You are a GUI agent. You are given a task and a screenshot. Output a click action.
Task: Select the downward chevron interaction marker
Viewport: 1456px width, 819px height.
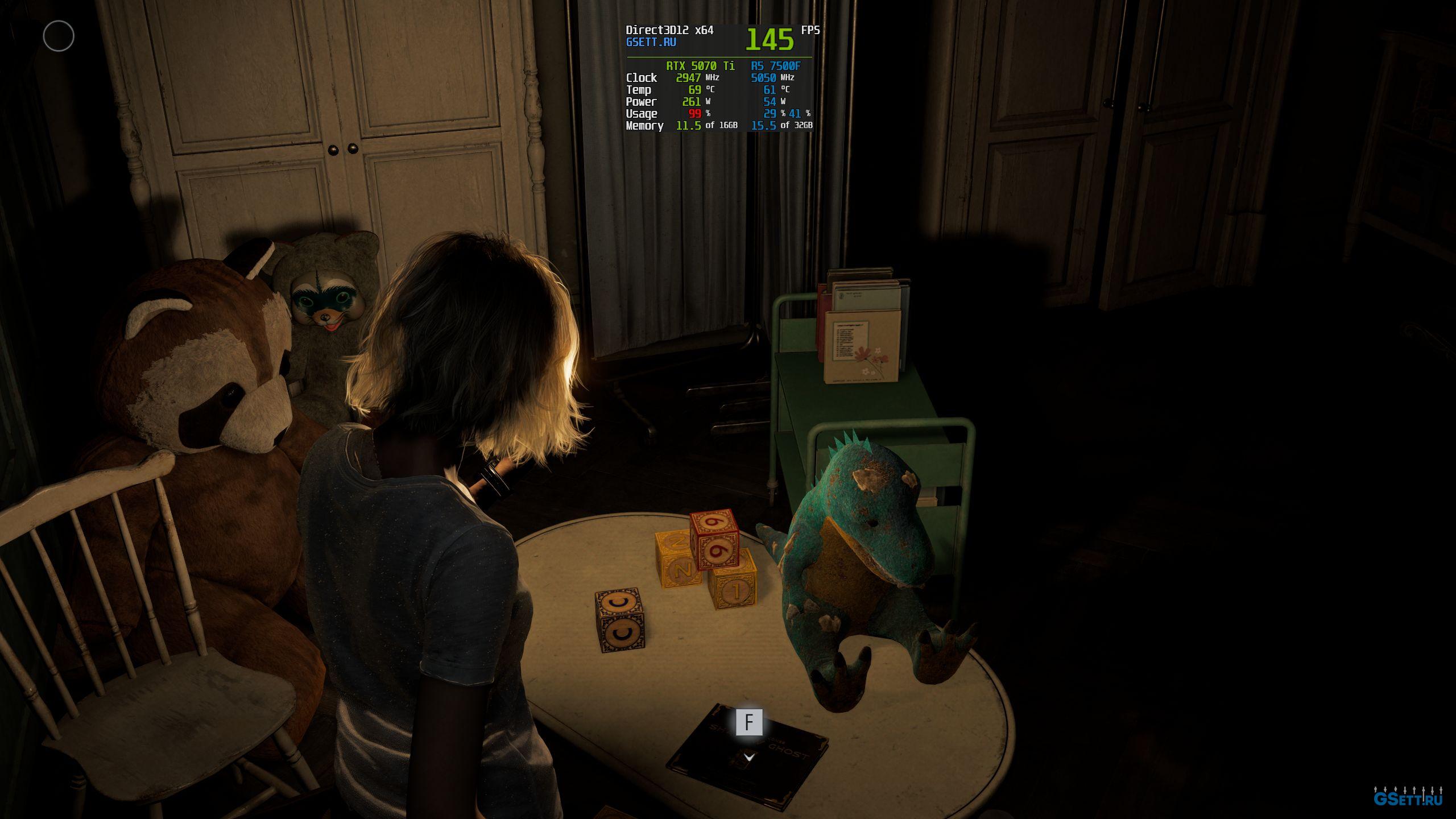749,757
